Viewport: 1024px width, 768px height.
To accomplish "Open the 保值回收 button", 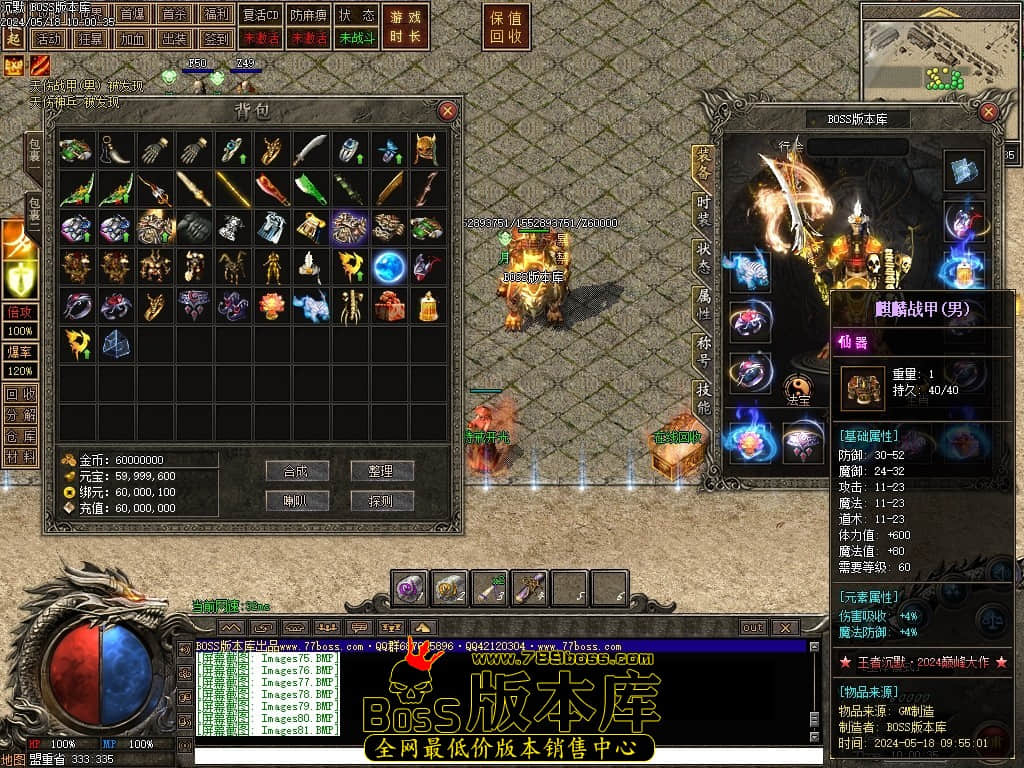I will (507, 27).
